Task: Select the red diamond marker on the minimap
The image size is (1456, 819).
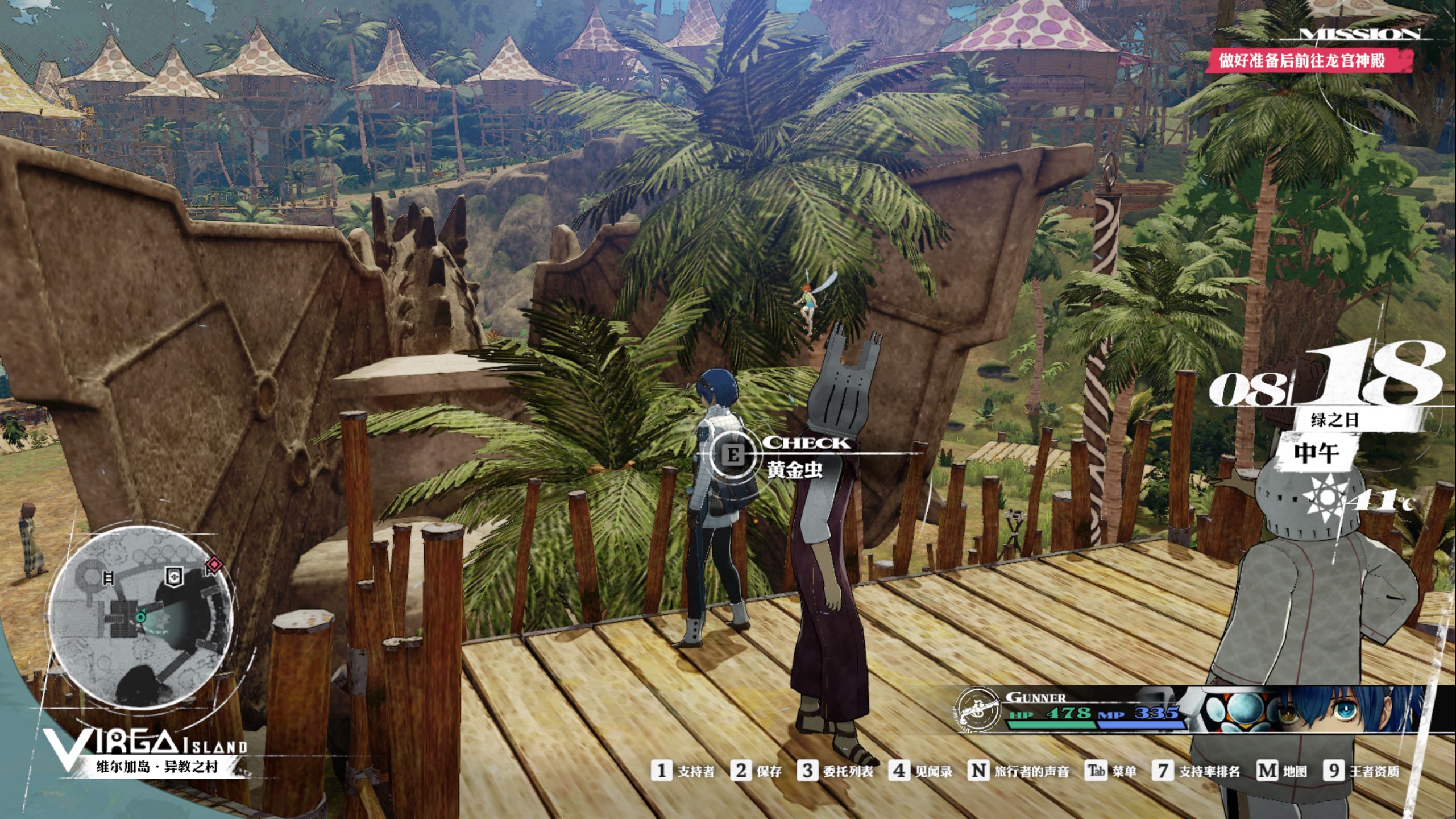Action: pos(214,564)
